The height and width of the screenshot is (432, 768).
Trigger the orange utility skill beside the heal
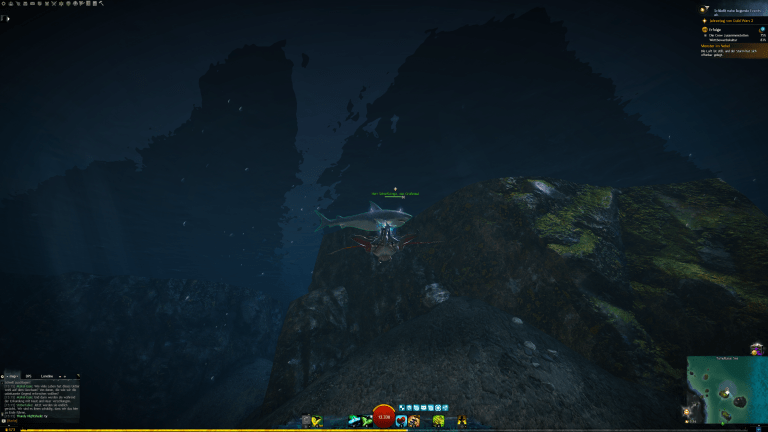coord(415,421)
